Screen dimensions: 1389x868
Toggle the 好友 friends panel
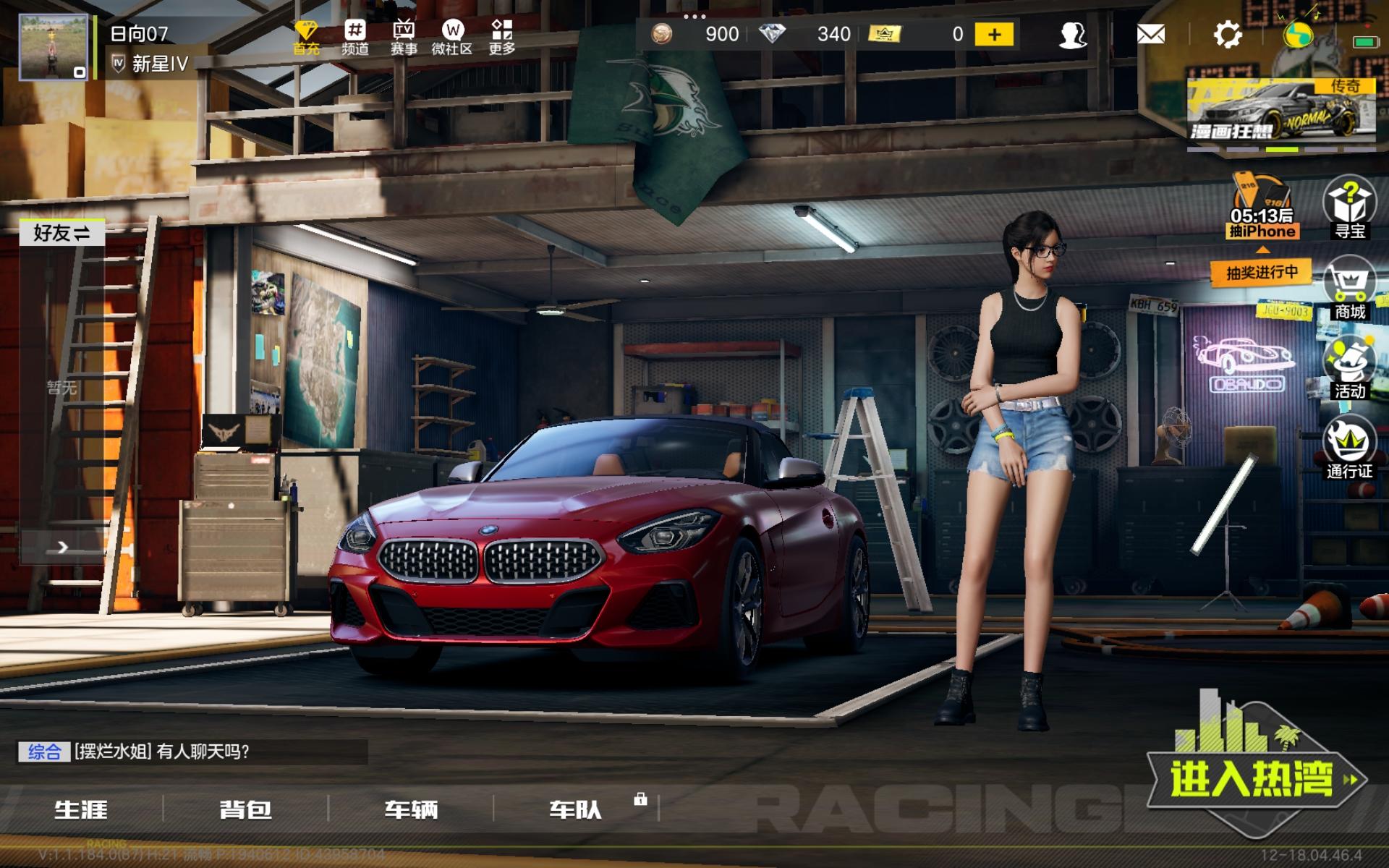pyautogui.click(x=61, y=233)
